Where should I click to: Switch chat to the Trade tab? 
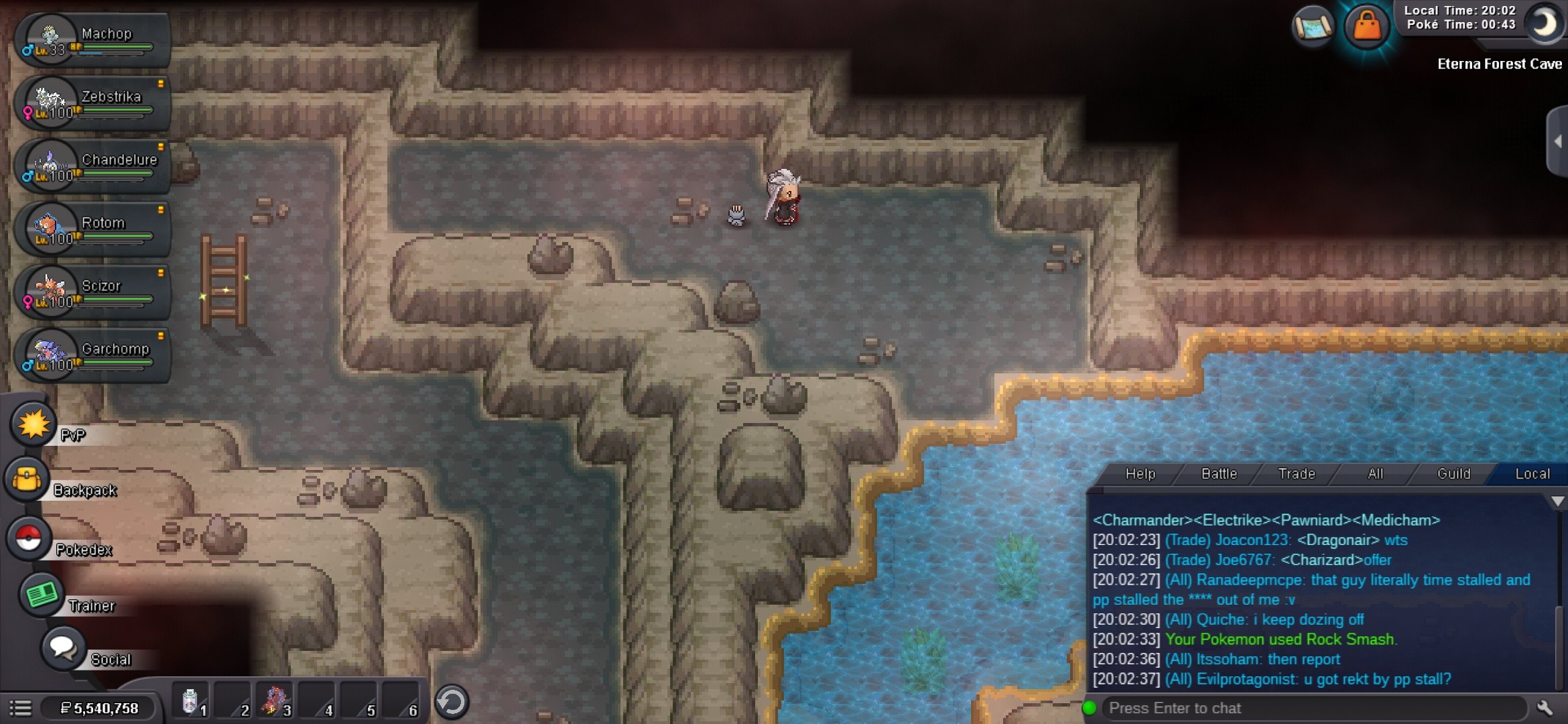1297,474
